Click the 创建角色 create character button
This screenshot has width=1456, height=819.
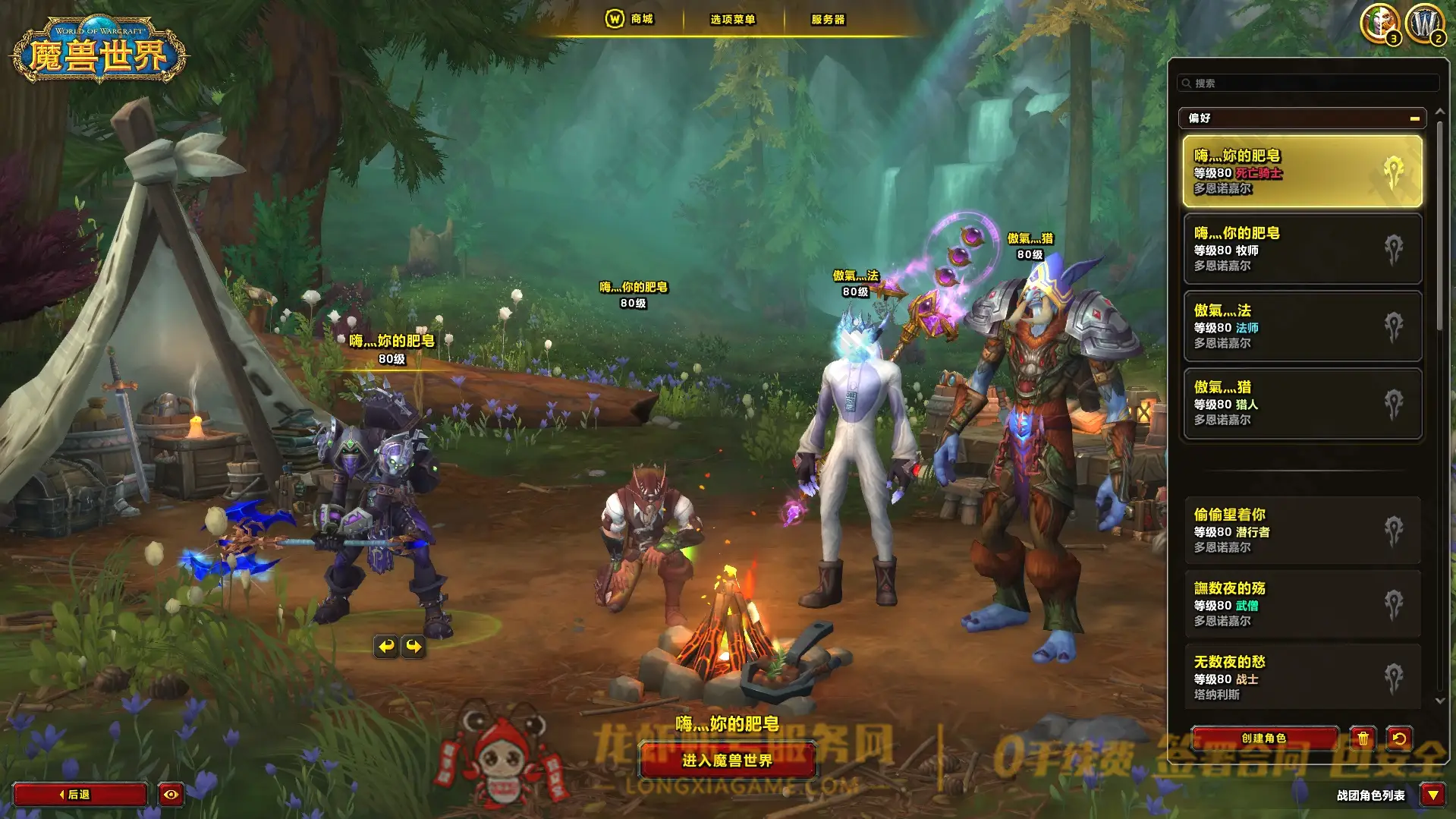click(x=1264, y=738)
